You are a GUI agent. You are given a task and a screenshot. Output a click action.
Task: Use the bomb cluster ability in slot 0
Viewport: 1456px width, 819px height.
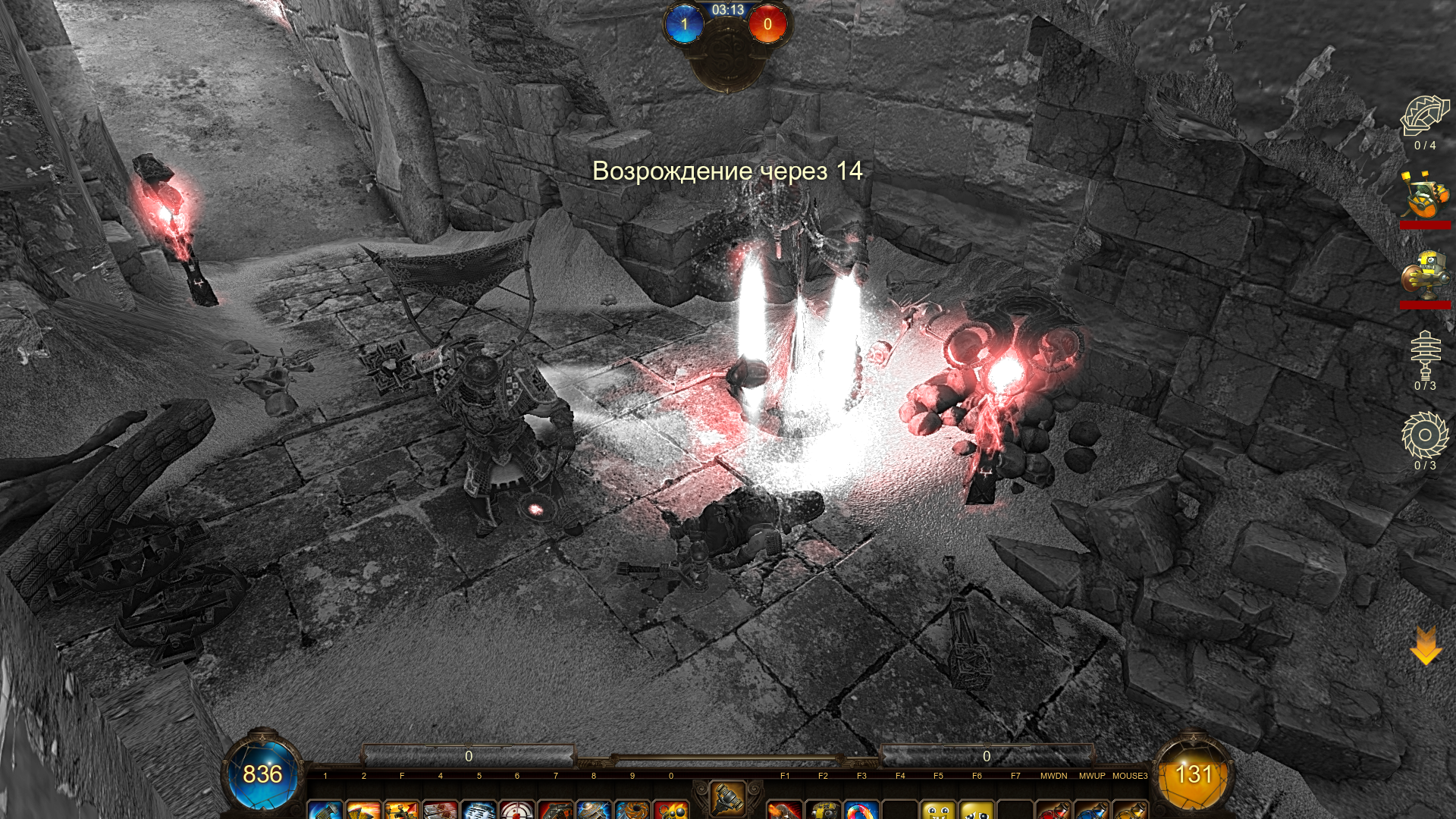pyautogui.click(x=671, y=810)
